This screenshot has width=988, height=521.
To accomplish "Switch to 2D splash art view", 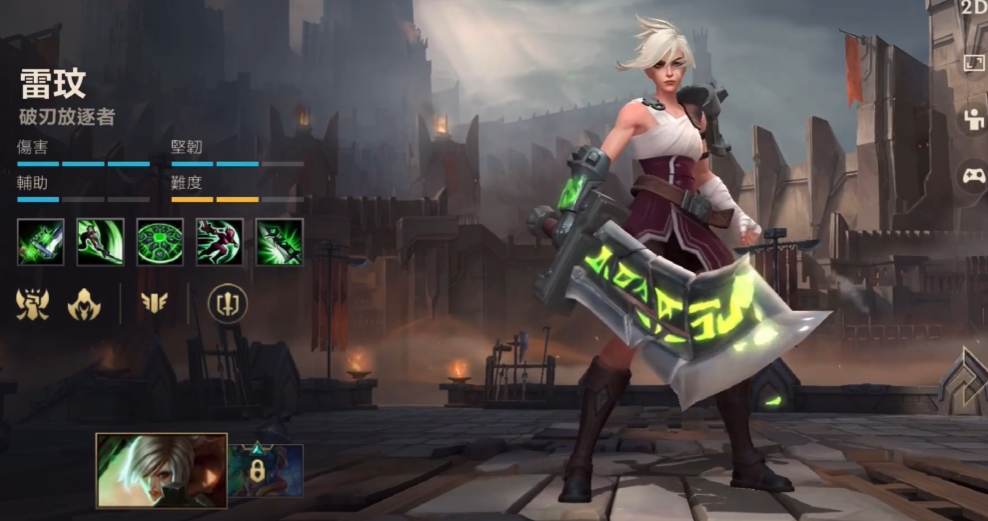I will (x=973, y=8).
